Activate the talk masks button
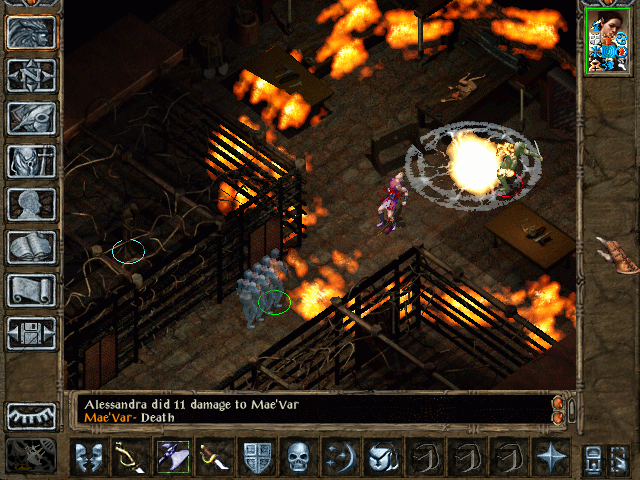Viewport: 640px width, 480px height. 88,457
